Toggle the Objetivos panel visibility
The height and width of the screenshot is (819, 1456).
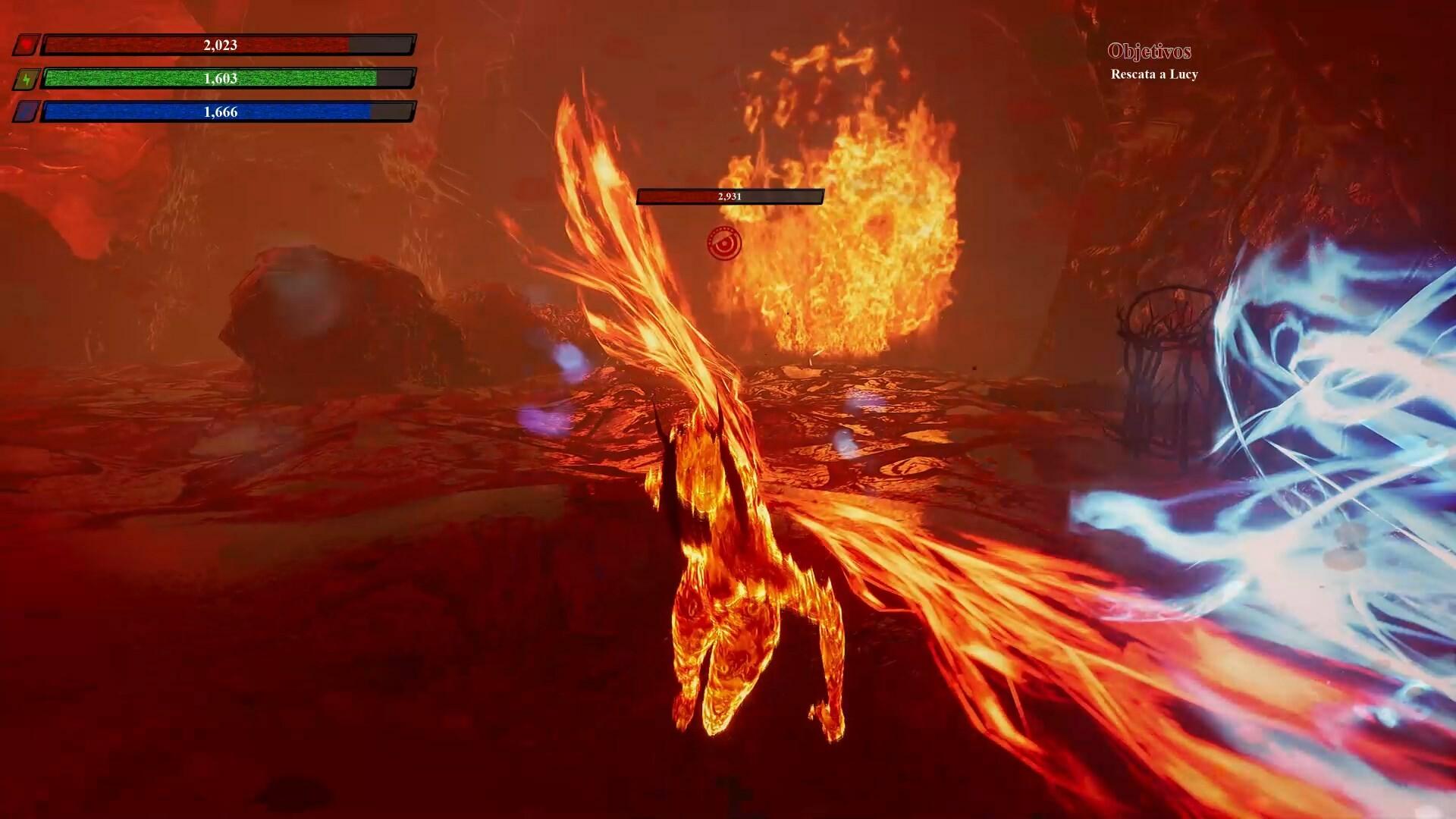pos(1150,52)
